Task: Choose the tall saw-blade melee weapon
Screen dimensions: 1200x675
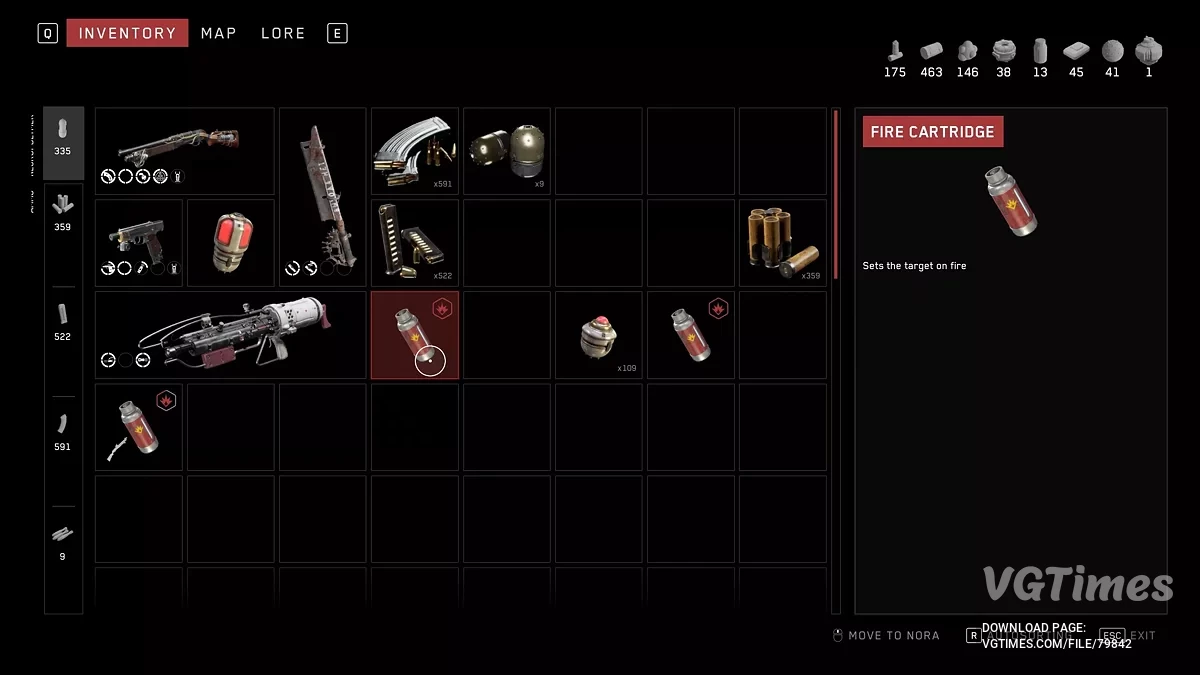Action: pos(322,197)
